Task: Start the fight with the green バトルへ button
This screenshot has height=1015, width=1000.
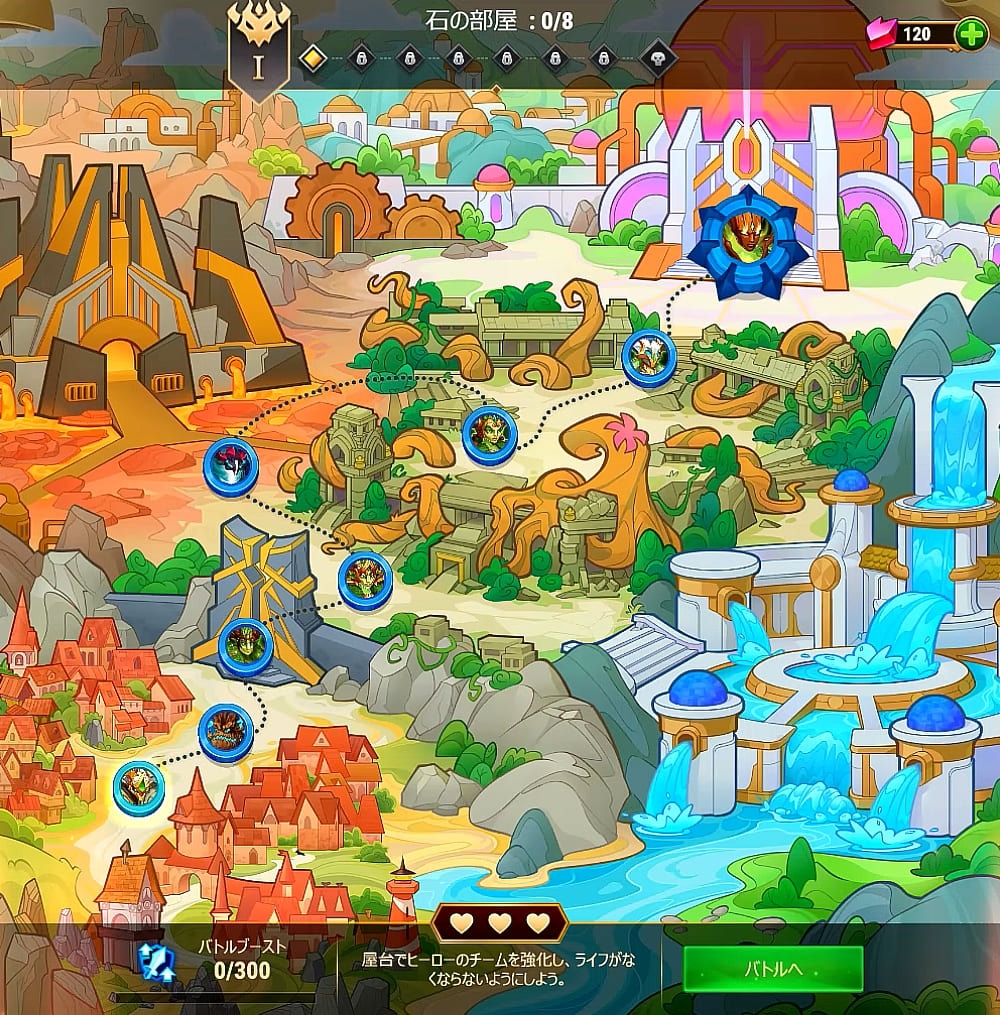Action: click(x=773, y=969)
